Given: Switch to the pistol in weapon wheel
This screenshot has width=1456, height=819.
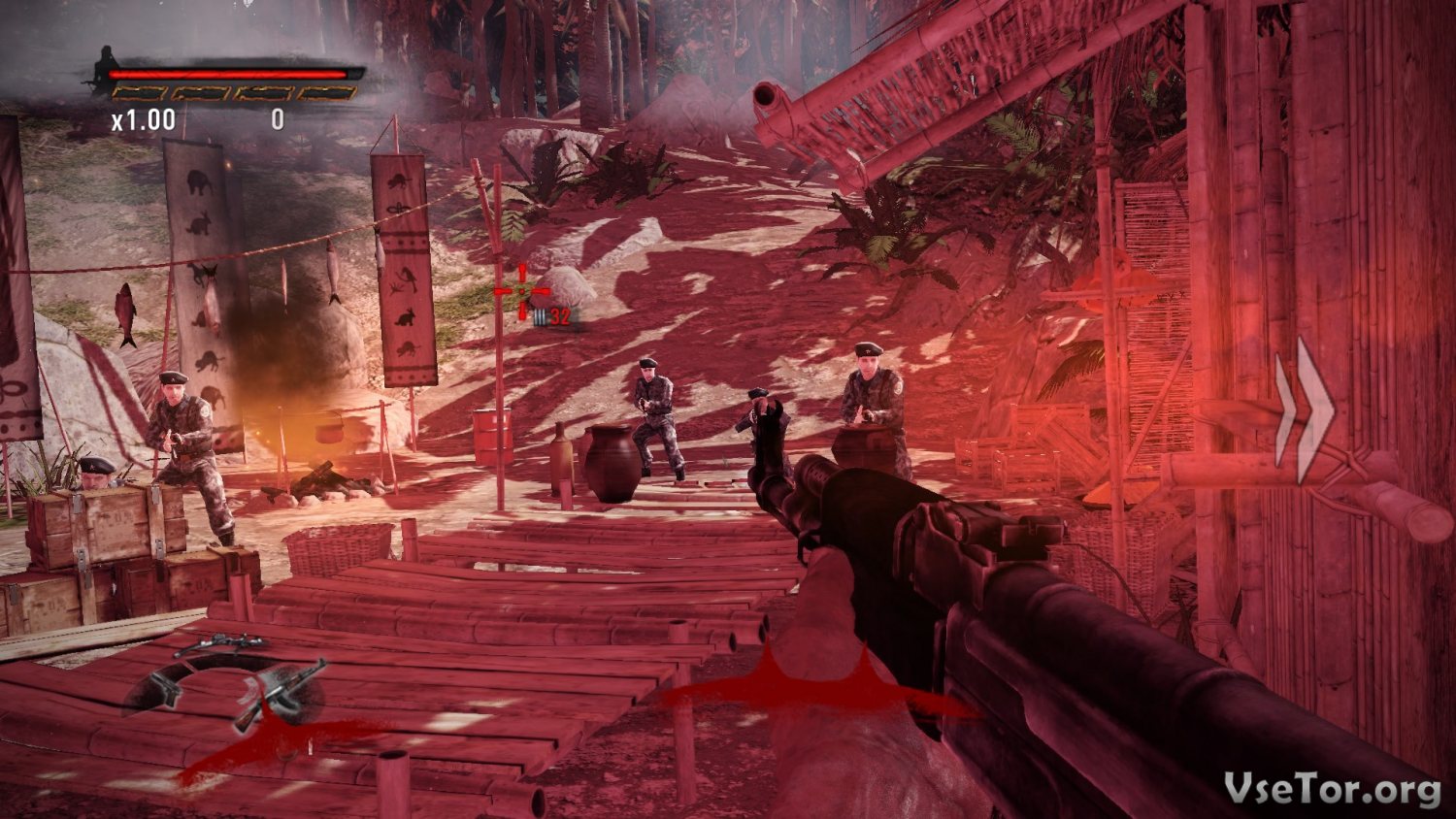Looking at the screenshot, I should click(163, 687).
